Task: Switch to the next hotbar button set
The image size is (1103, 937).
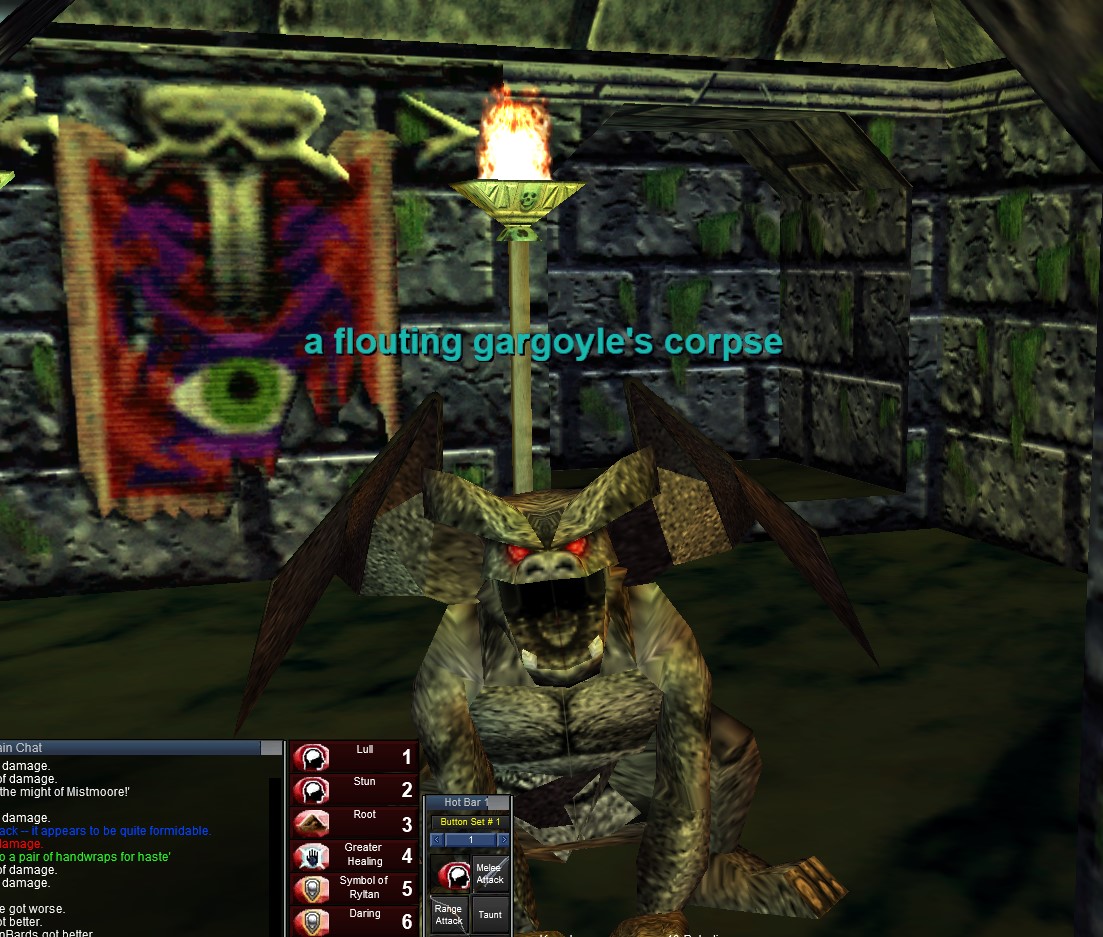Action: tap(503, 840)
